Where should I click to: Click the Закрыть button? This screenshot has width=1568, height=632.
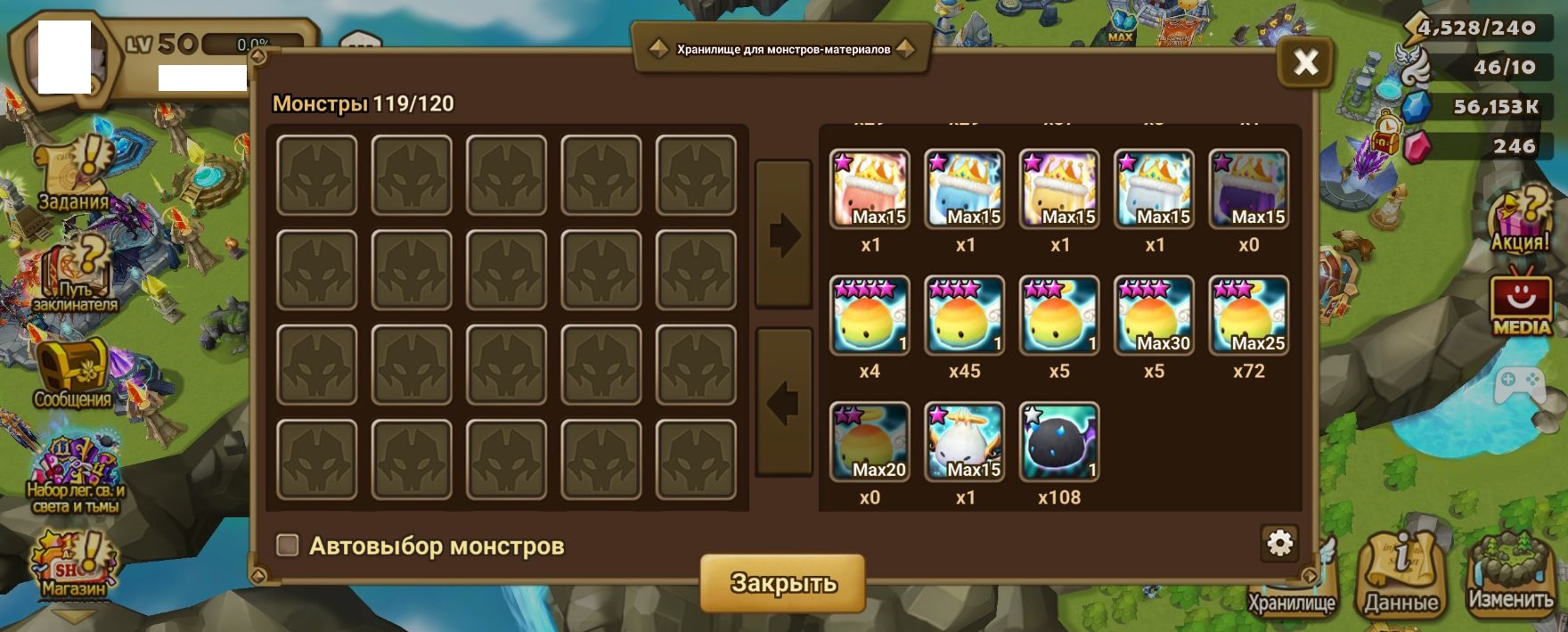click(783, 583)
